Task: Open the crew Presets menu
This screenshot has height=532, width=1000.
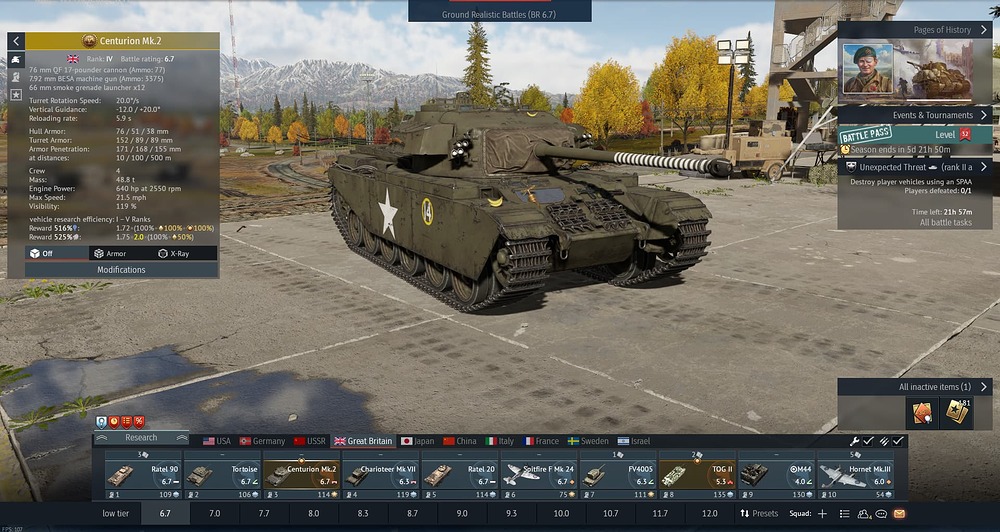Action: [x=758, y=513]
